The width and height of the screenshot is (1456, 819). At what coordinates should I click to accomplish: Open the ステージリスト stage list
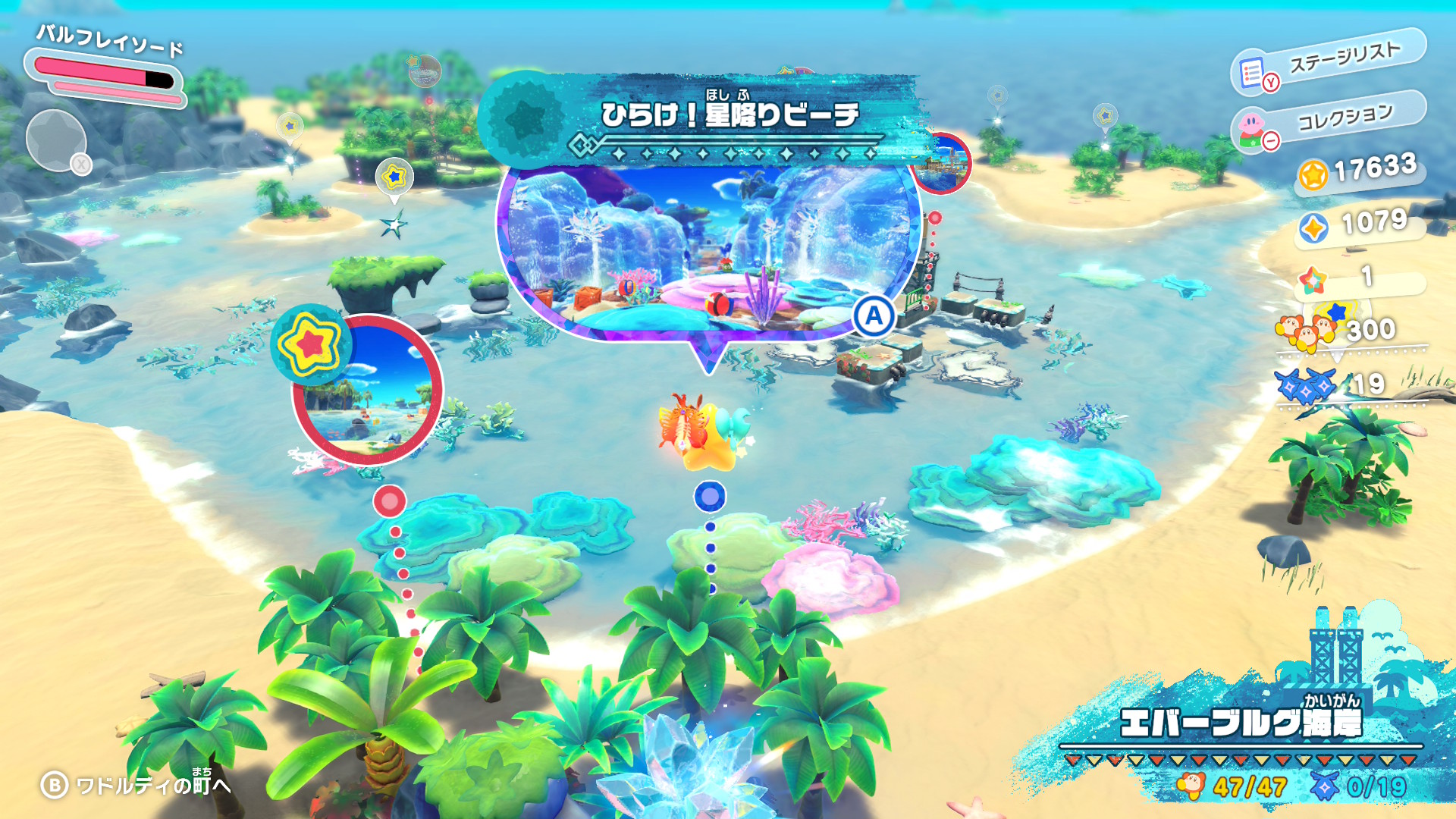click(1329, 61)
